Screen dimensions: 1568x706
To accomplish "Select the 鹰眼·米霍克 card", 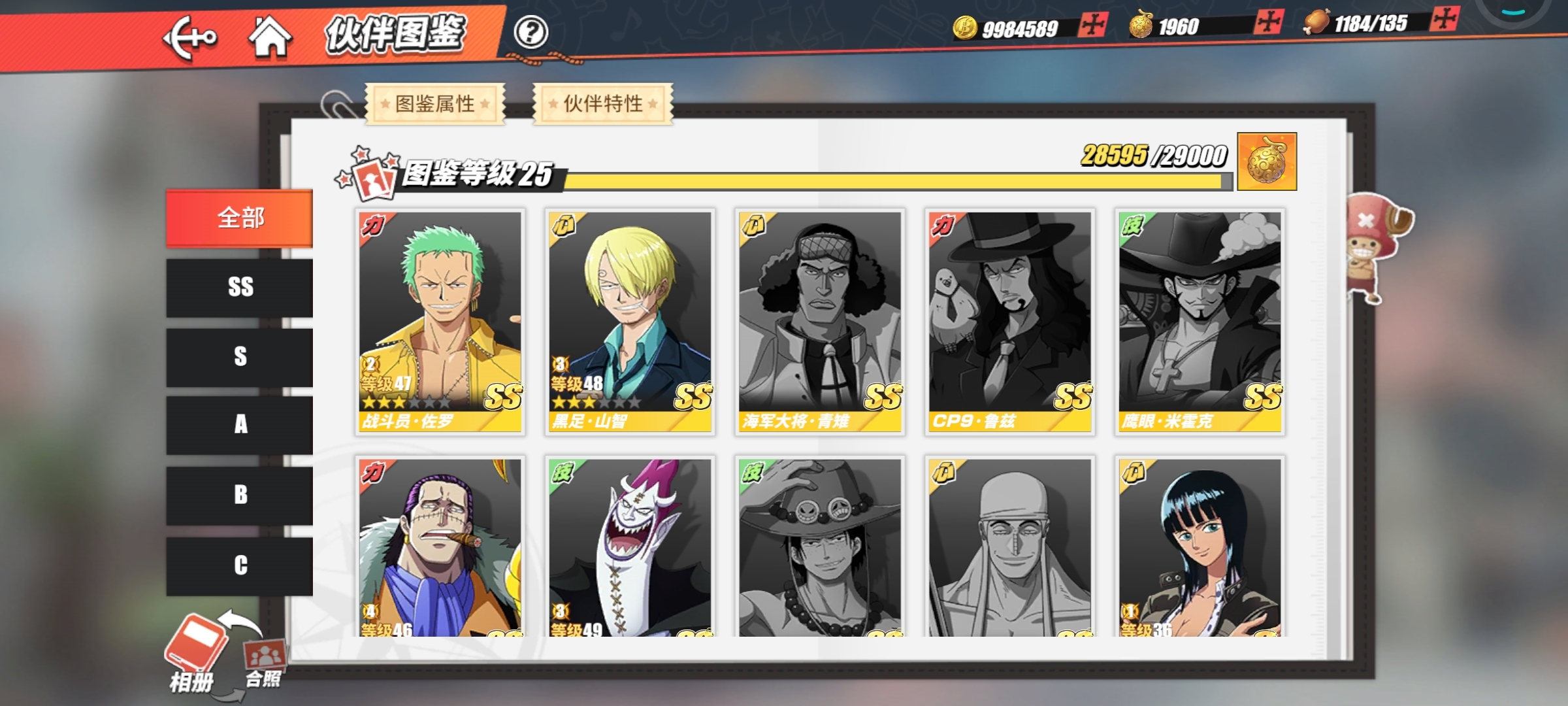I will coord(1200,322).
